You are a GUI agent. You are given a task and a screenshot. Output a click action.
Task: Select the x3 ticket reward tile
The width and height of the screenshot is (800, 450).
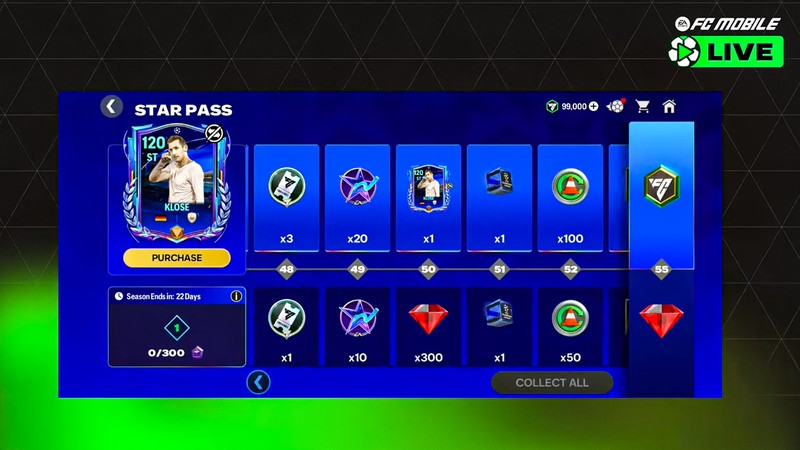(x=286, y=197)
